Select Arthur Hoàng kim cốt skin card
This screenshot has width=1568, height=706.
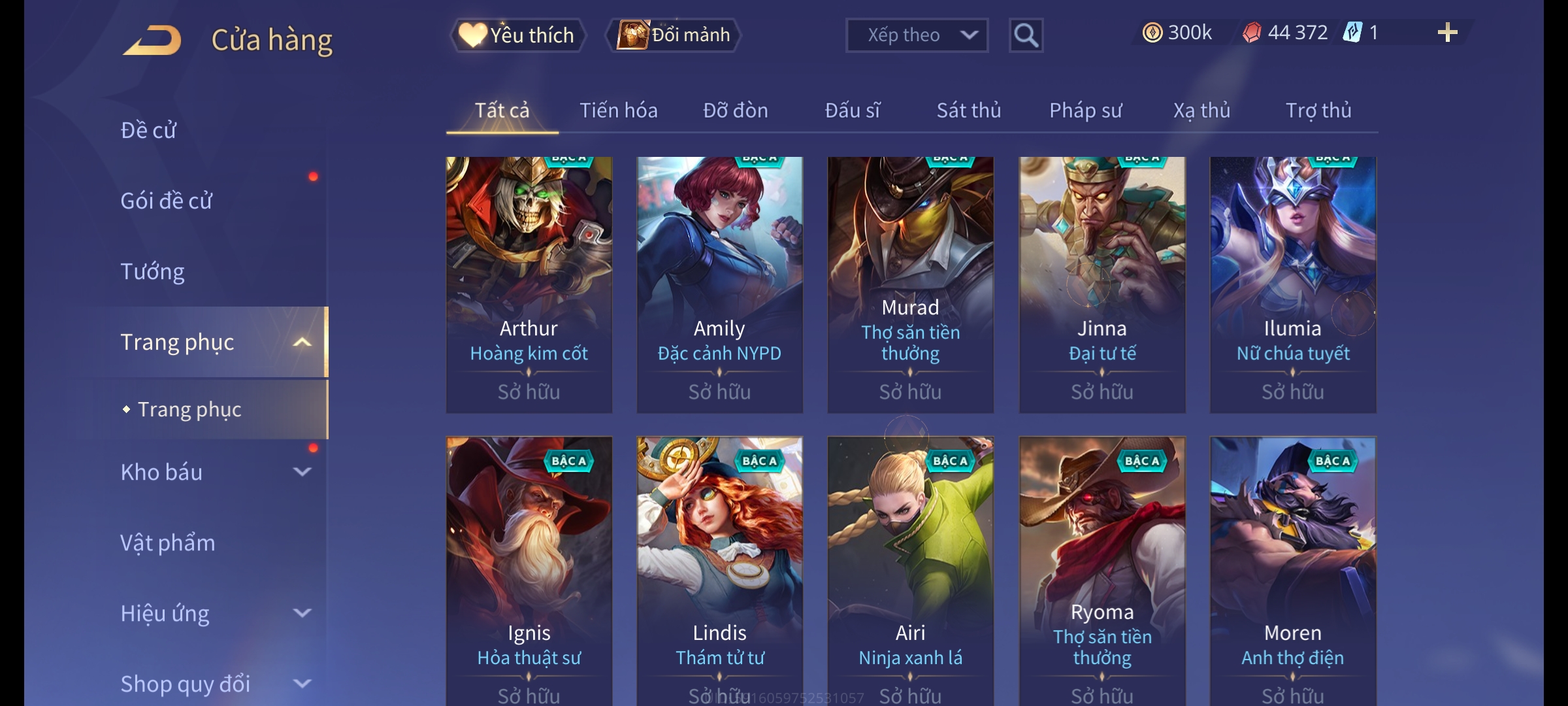[529, 284]
